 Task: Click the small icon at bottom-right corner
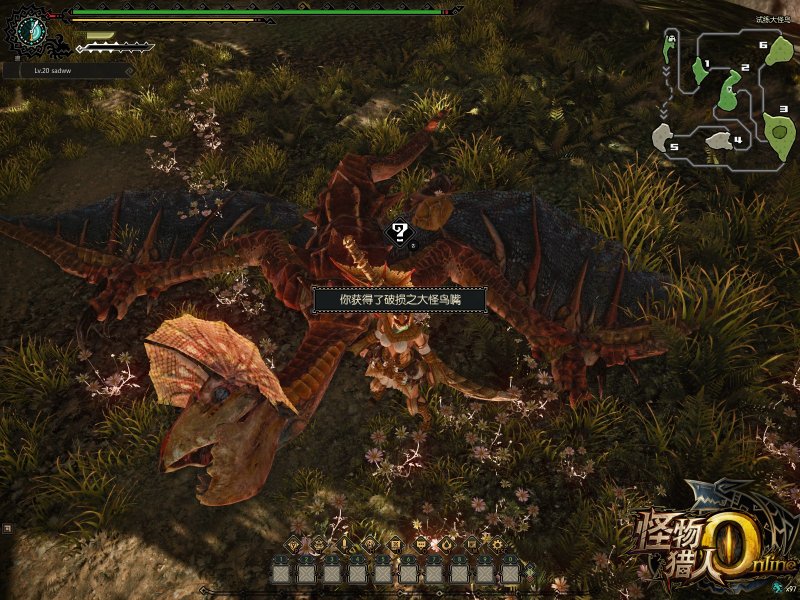coord(776,588)
